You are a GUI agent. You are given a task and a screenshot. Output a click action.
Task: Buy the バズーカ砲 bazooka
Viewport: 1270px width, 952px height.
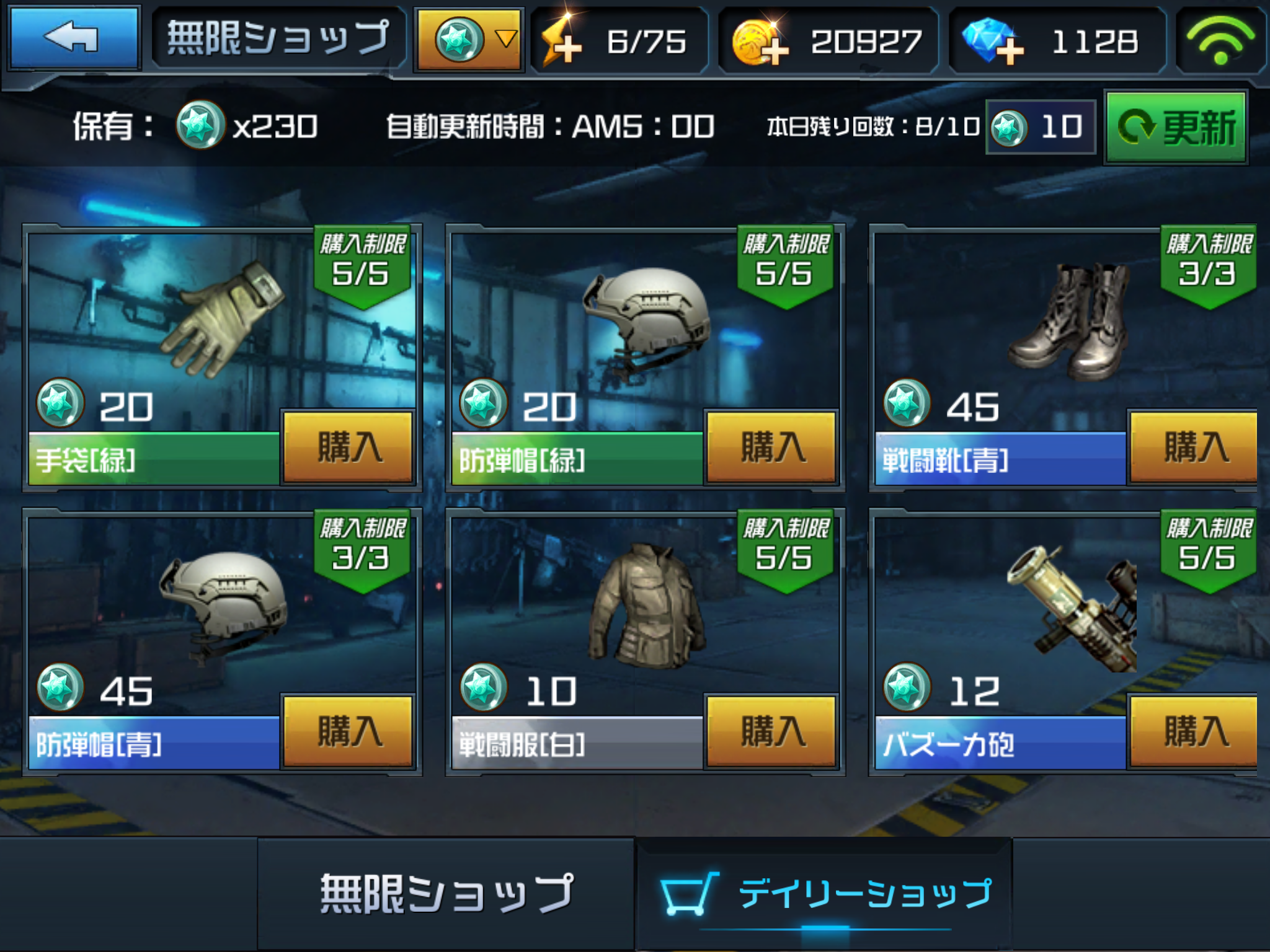(x=1194, y=731)
